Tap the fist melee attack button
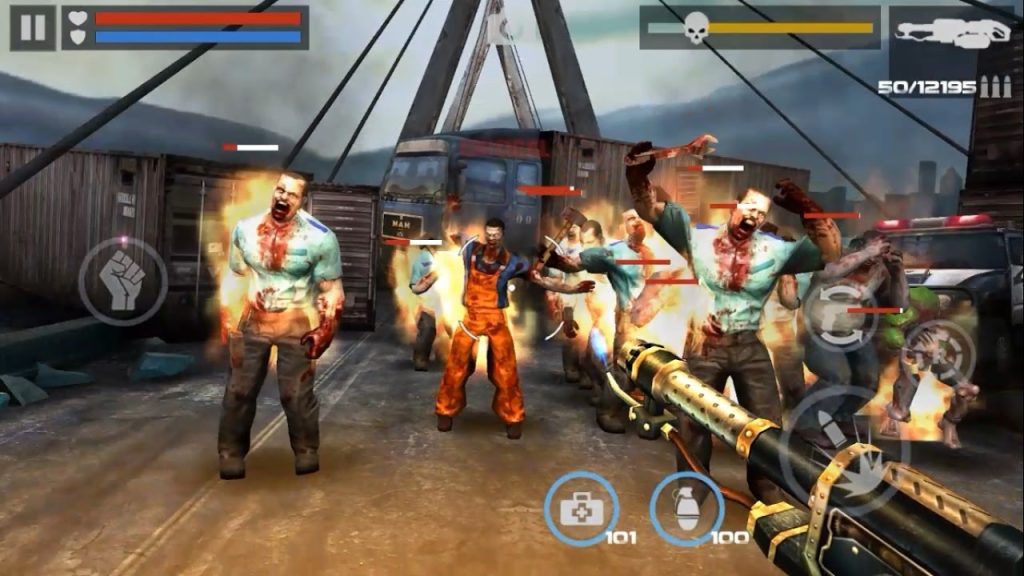The width and height of the screenshot is (1024, 576). 122,280
